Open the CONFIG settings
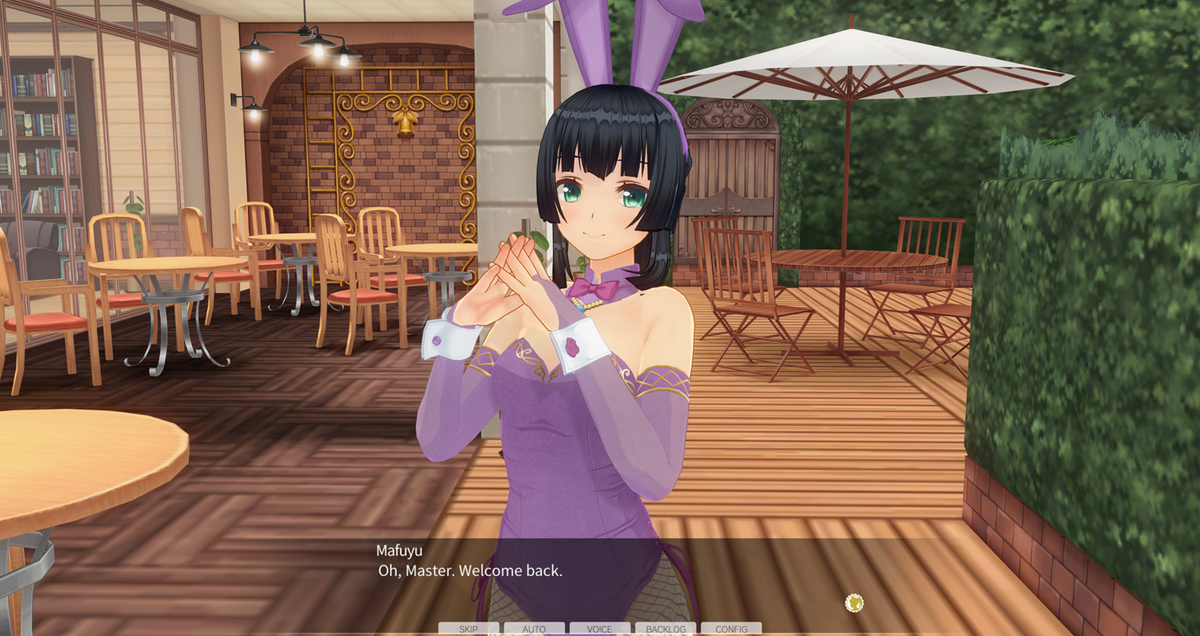 coord(731,629)
